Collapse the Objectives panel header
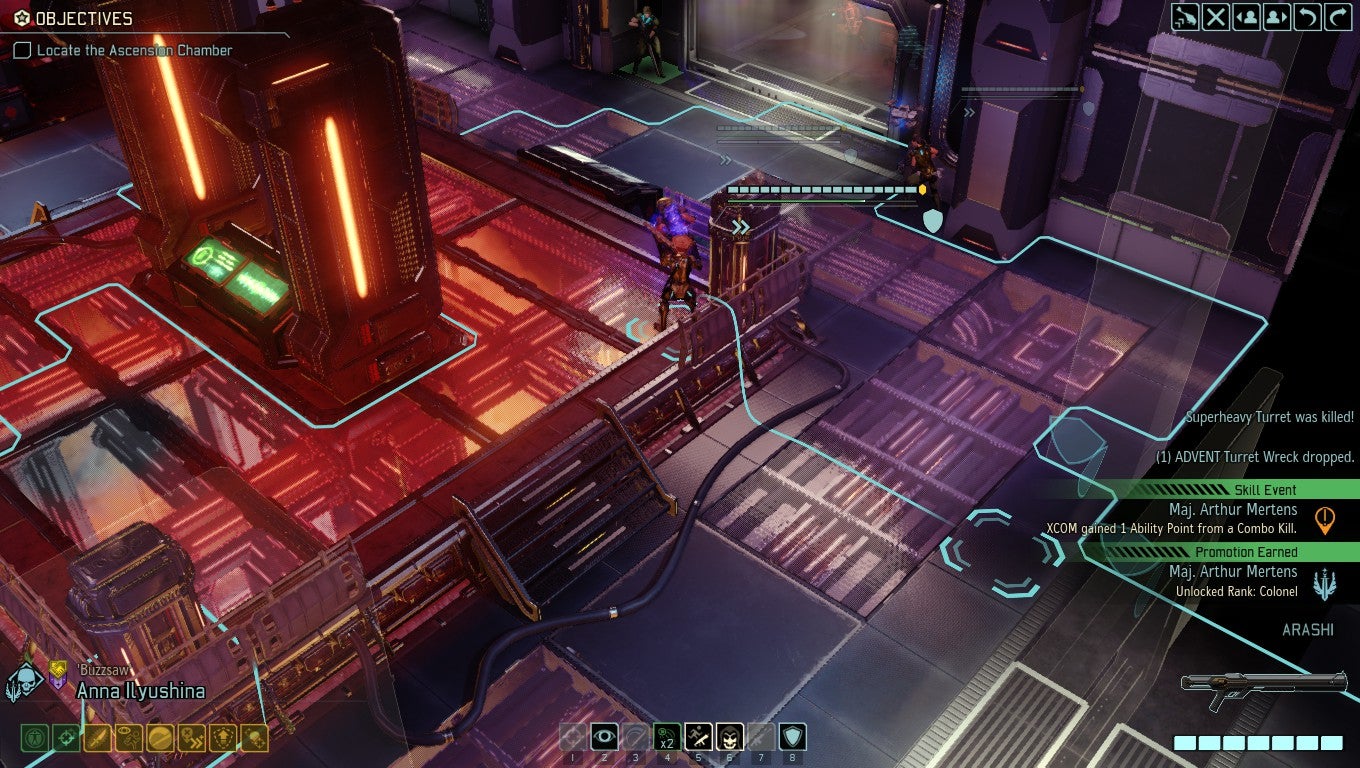Viewport: 1360px width, 768px height. click(70, 18)
